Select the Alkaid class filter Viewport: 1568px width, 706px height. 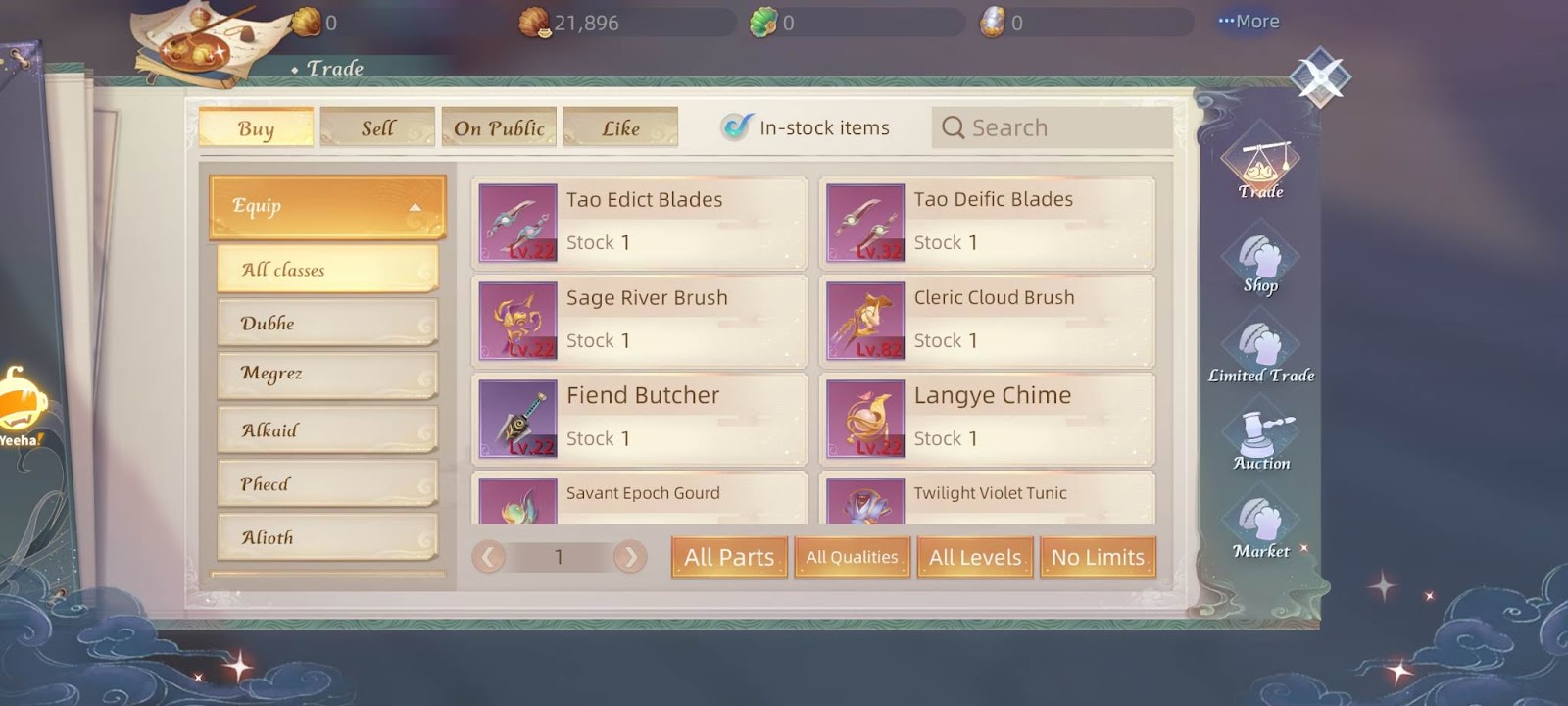pyautogui.click(x=327, y=430)
